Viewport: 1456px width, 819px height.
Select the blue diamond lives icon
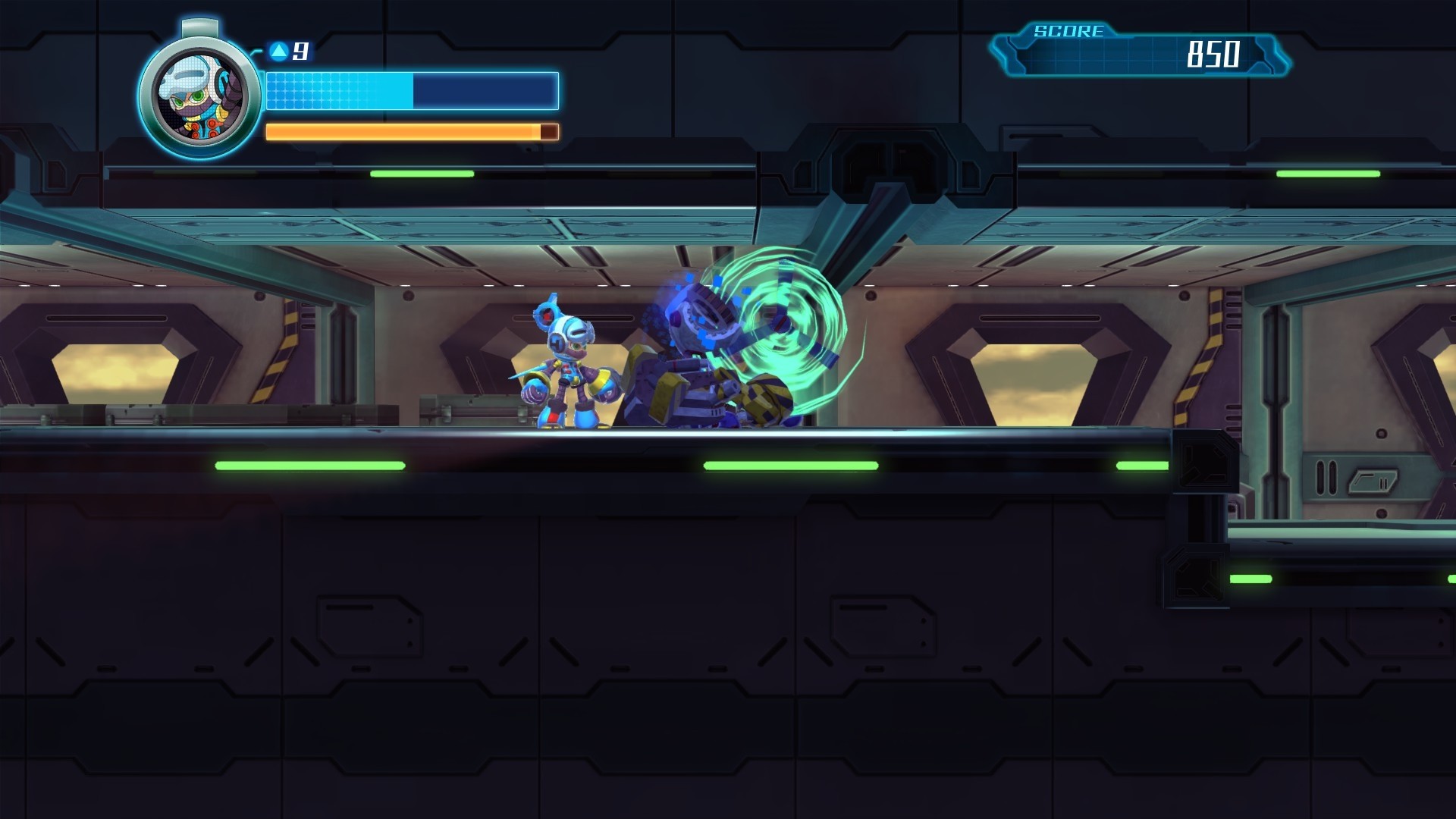coord(280,50)
